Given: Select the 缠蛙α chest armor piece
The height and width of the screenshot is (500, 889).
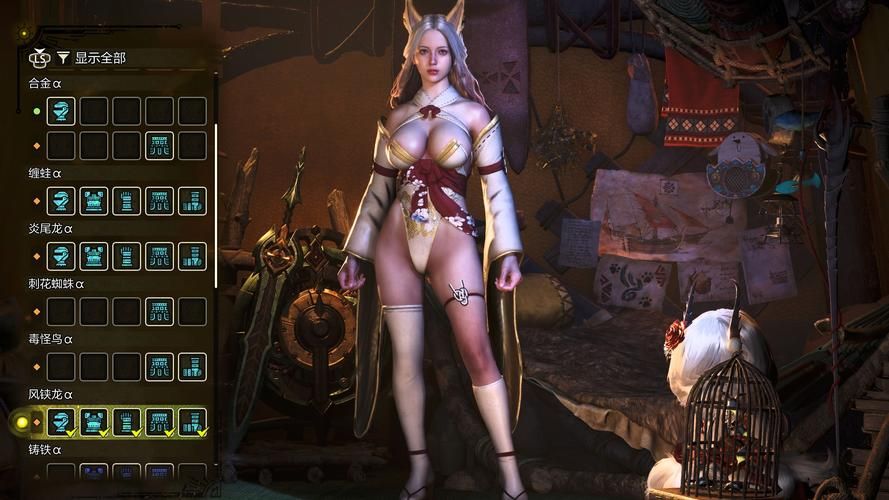Looking at the screenshot, I should (94, 201).
